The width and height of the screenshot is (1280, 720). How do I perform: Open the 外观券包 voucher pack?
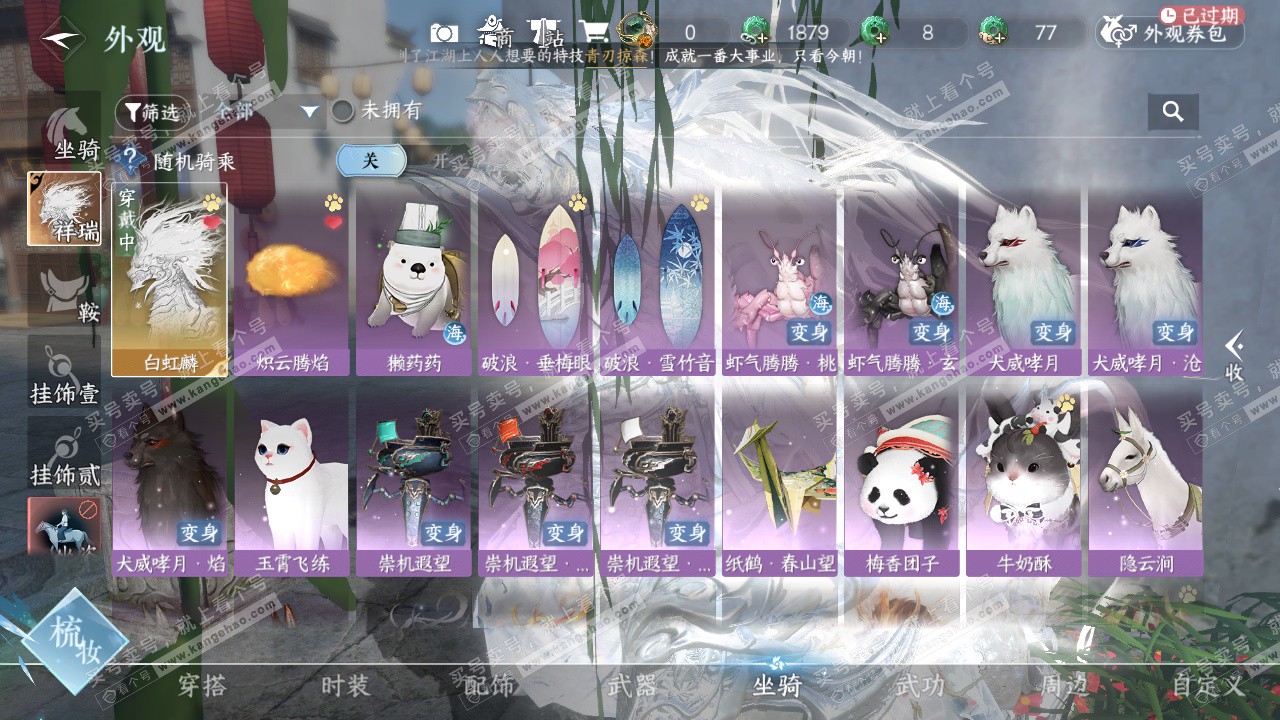click(1171, 33)
